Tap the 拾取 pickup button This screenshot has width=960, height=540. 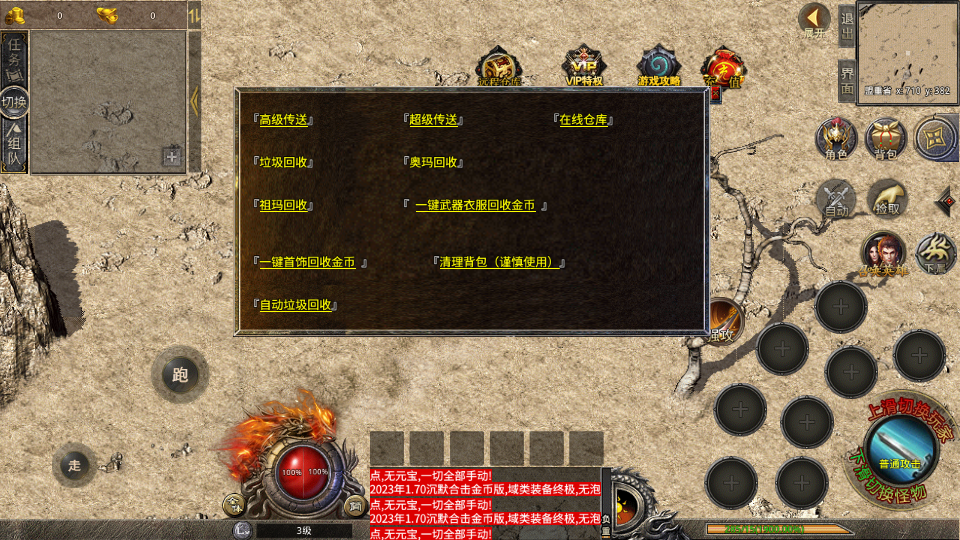click(886, 198)
